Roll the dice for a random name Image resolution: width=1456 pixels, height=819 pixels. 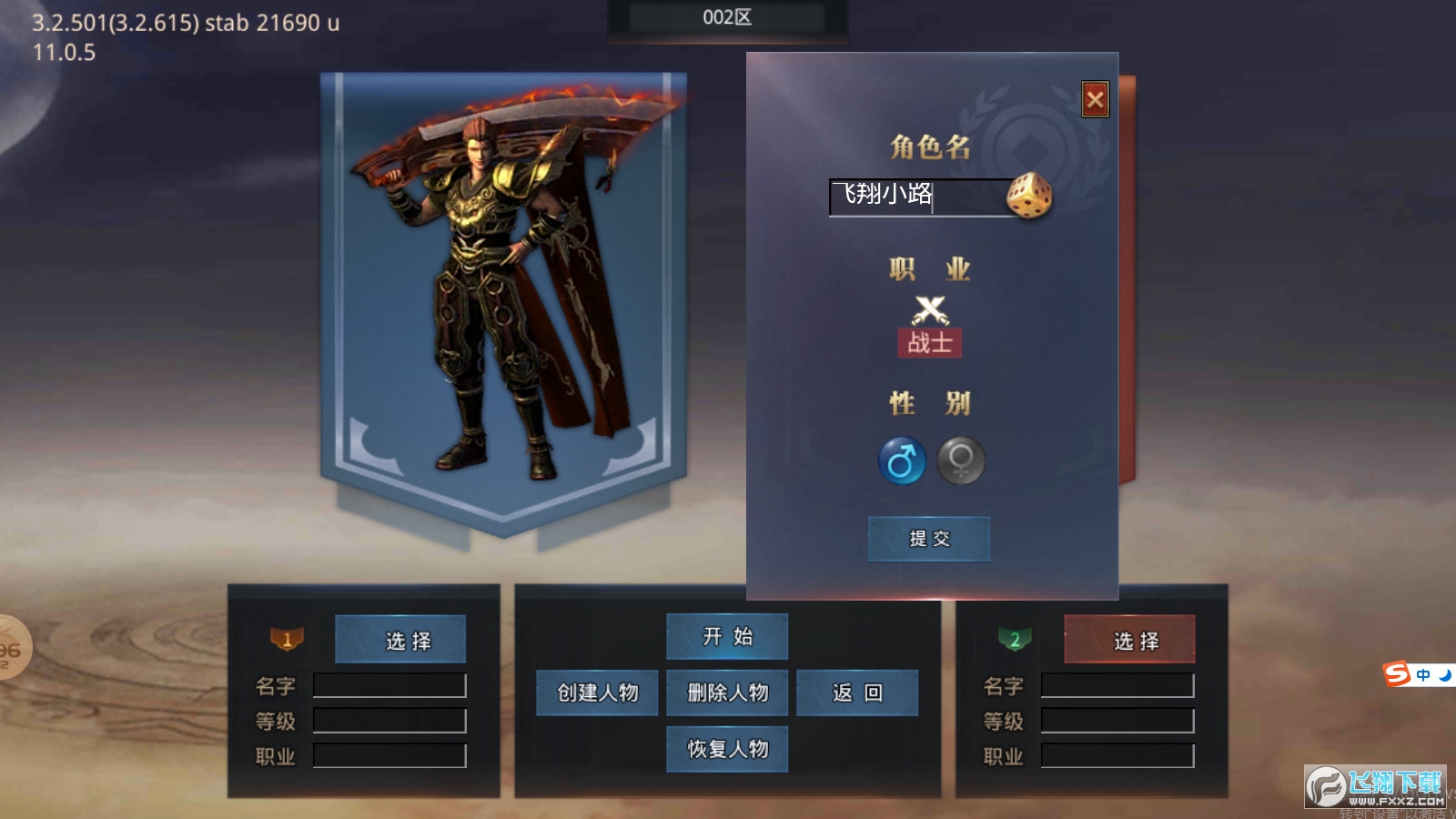pos(1029,196)
